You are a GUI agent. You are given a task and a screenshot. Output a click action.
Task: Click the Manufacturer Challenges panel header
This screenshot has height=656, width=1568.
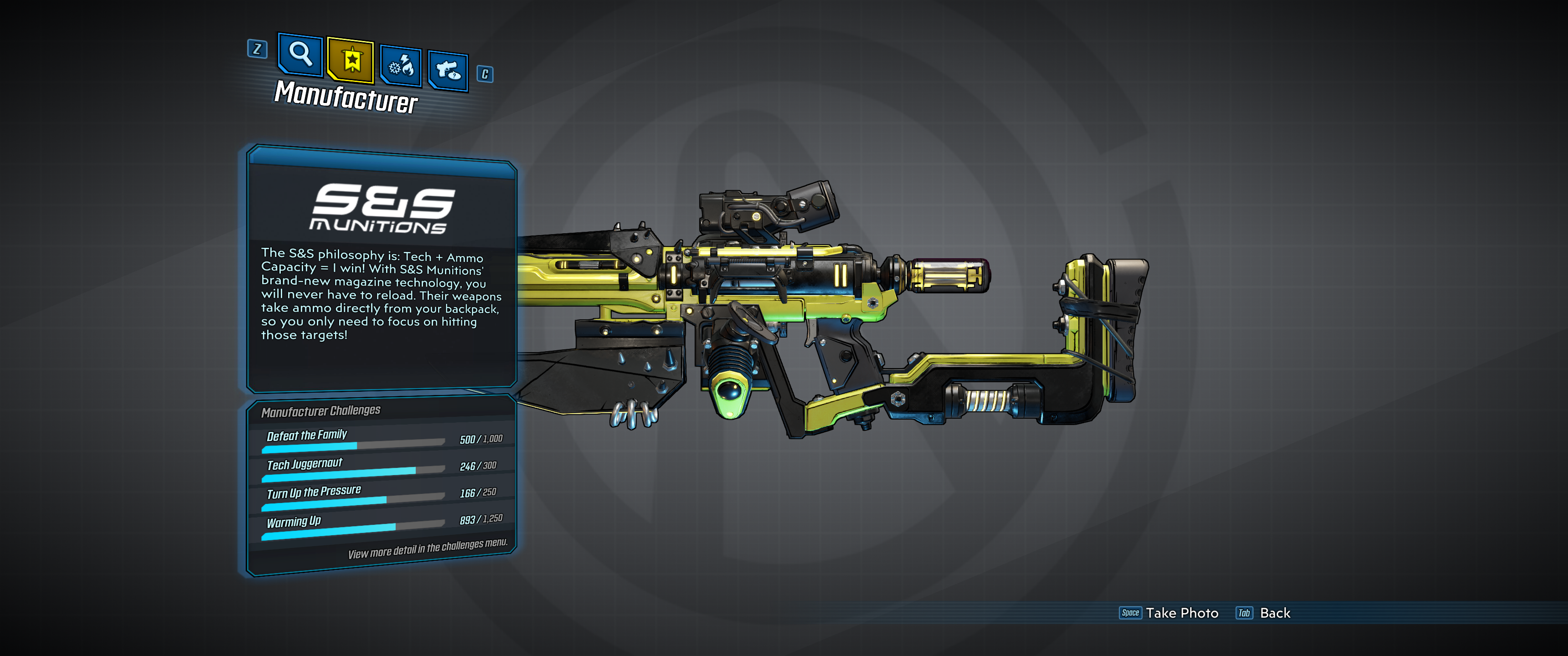click(321, 411)
